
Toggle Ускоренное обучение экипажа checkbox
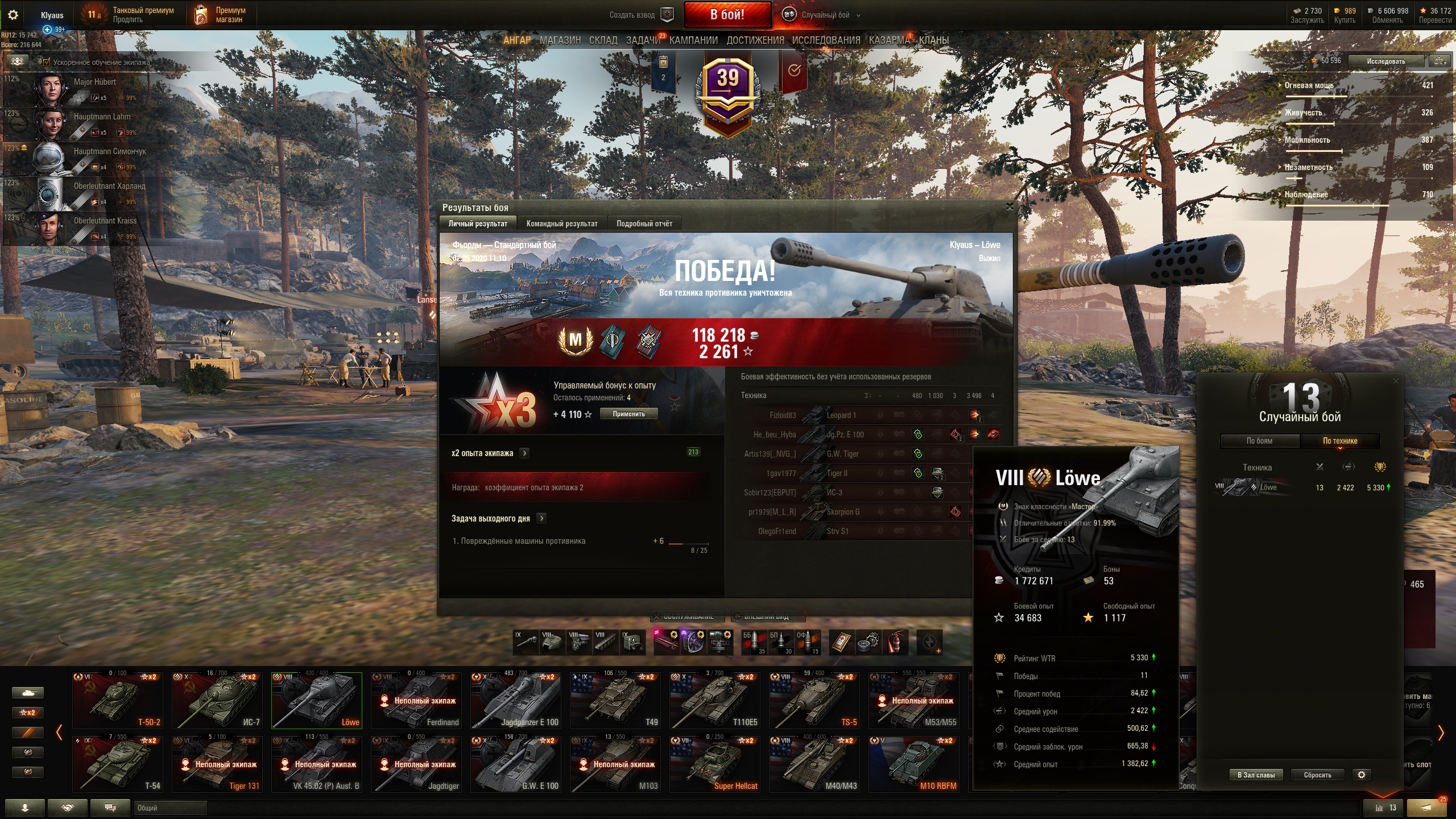[47, 62]
